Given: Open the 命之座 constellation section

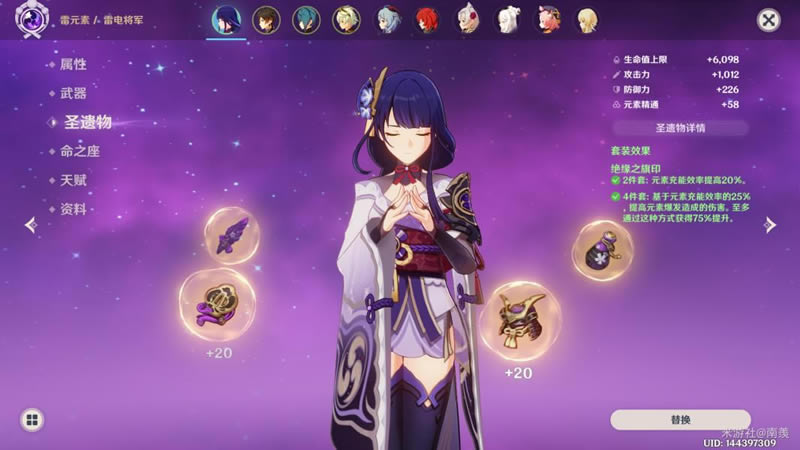Looking at the screenshot, I should tap(80, 151).
